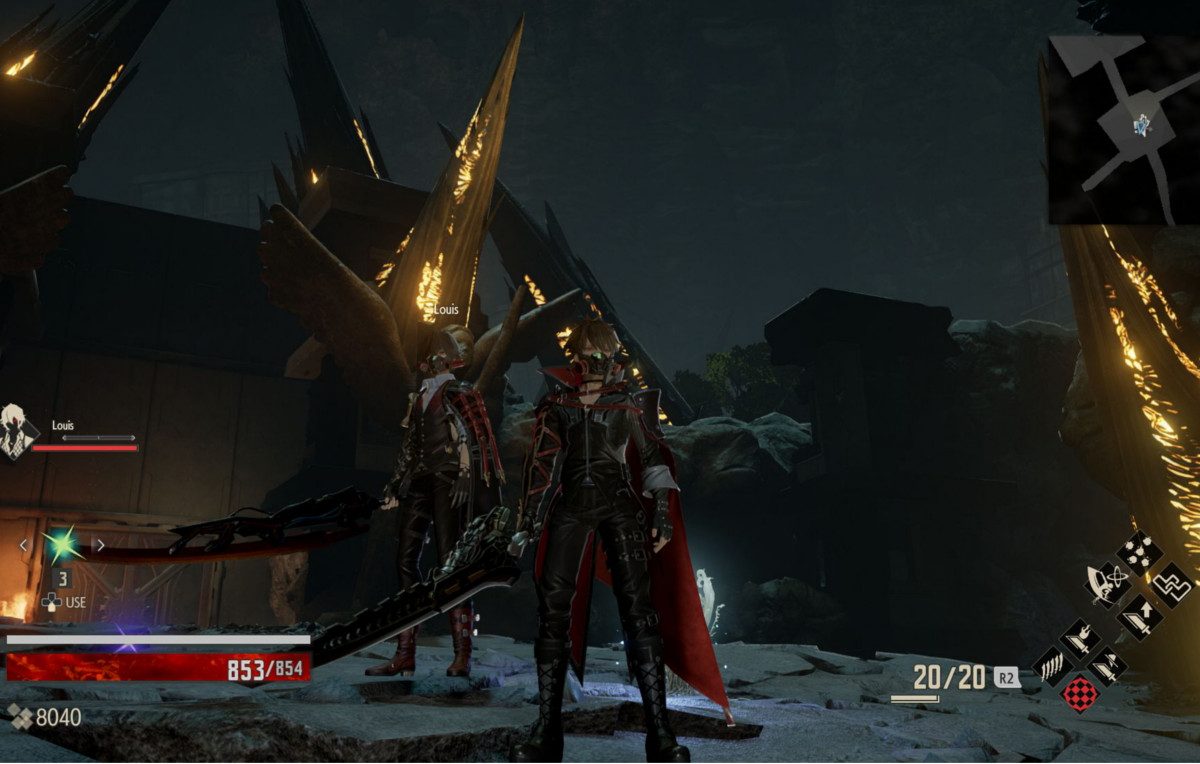Activate the shield-bearing figure gift icon
The height and width of the screenshot is (764, 1200).
click(1106, 584)
